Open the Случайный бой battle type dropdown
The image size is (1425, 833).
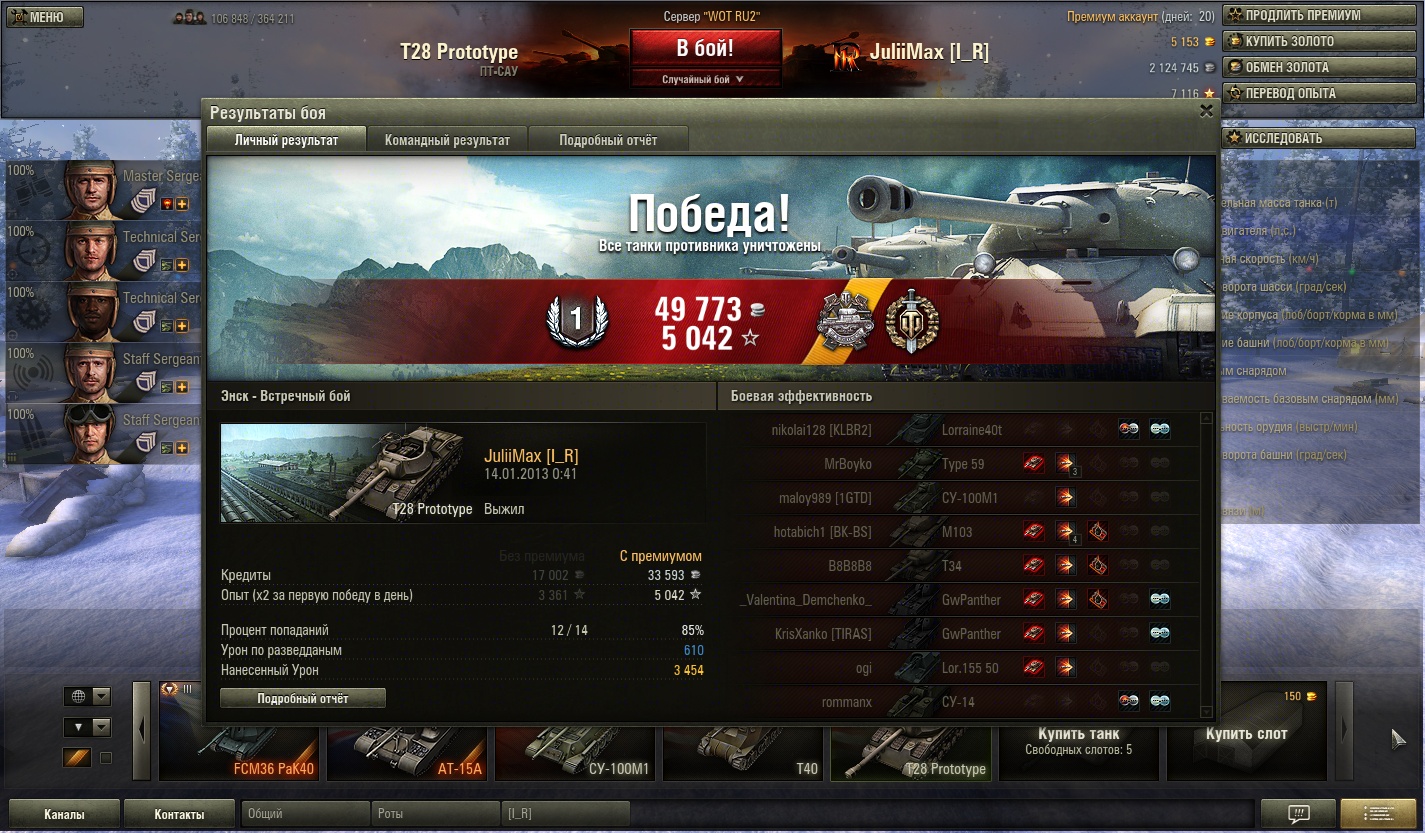click(x=705, y=79)
